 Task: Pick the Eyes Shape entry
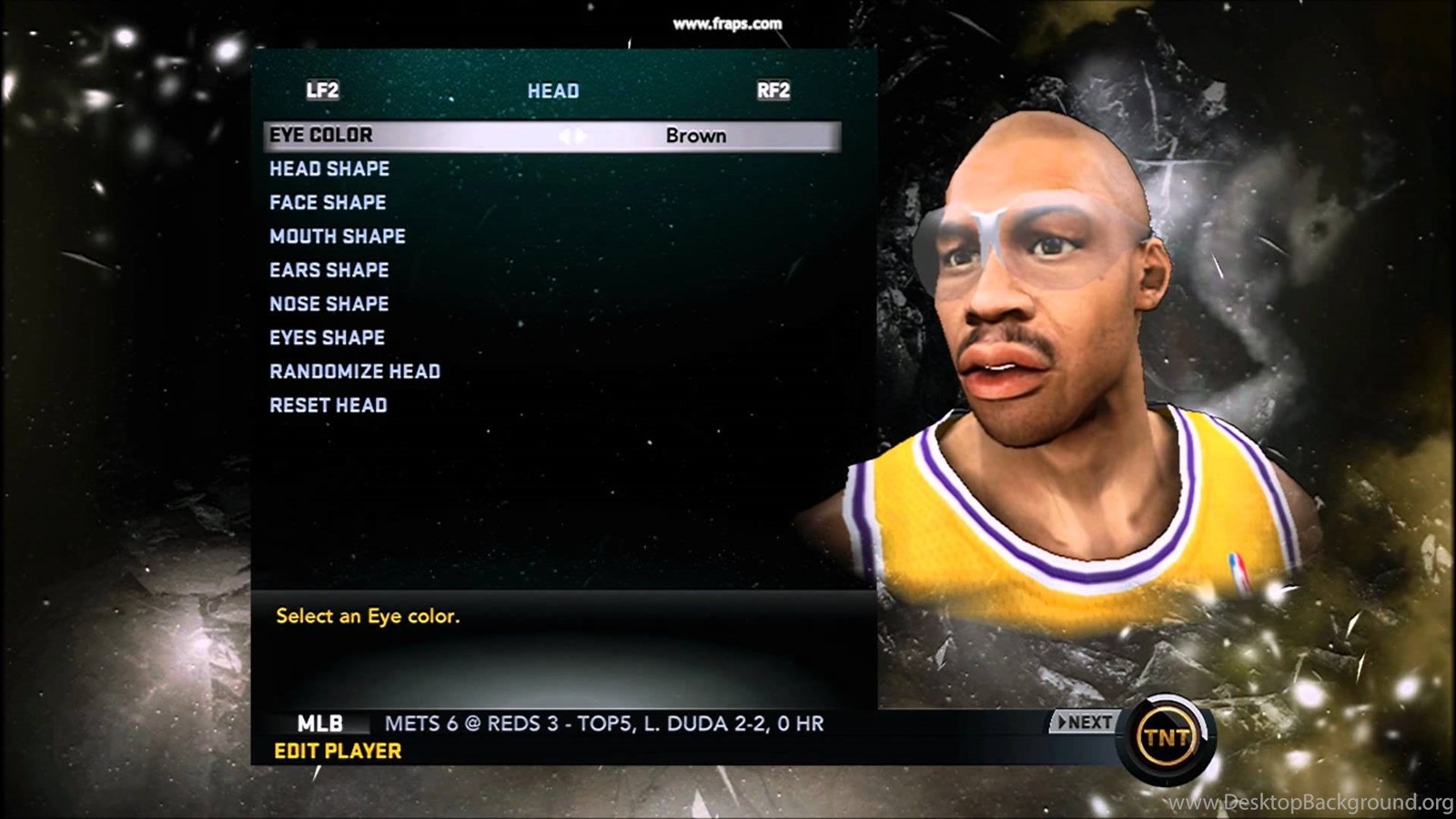click(328, 338)
